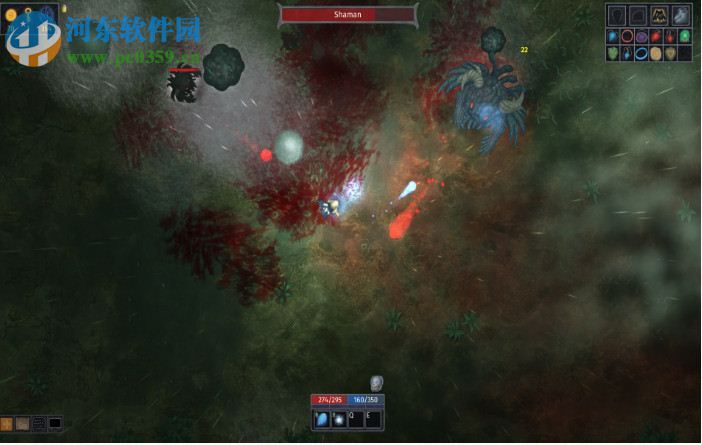Select the green shield in inventory
Viewport: 702px width, 445px height.
613,53
